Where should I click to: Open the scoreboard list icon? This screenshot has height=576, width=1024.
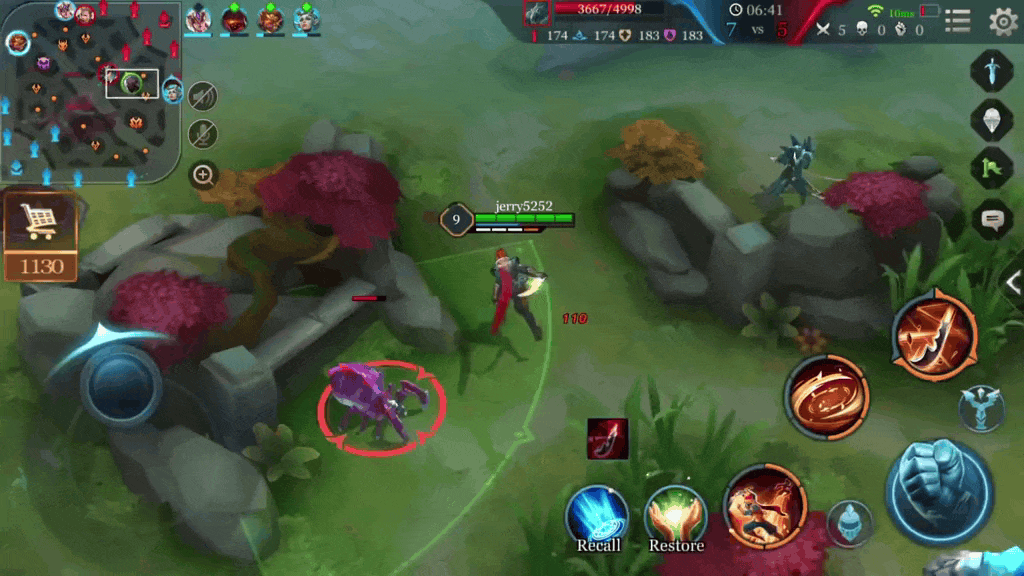(958, 21)
